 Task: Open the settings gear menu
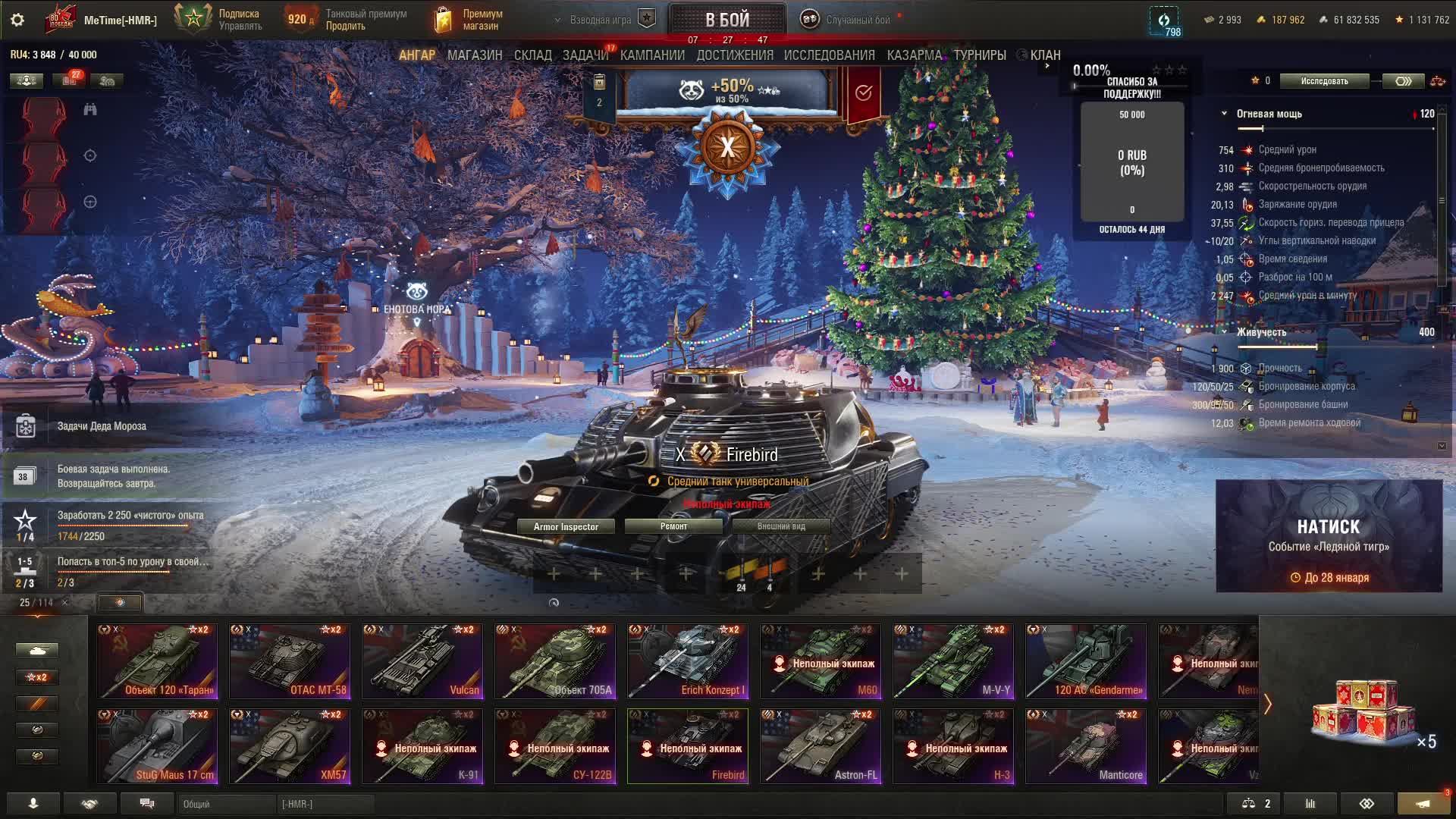(17, 20)
